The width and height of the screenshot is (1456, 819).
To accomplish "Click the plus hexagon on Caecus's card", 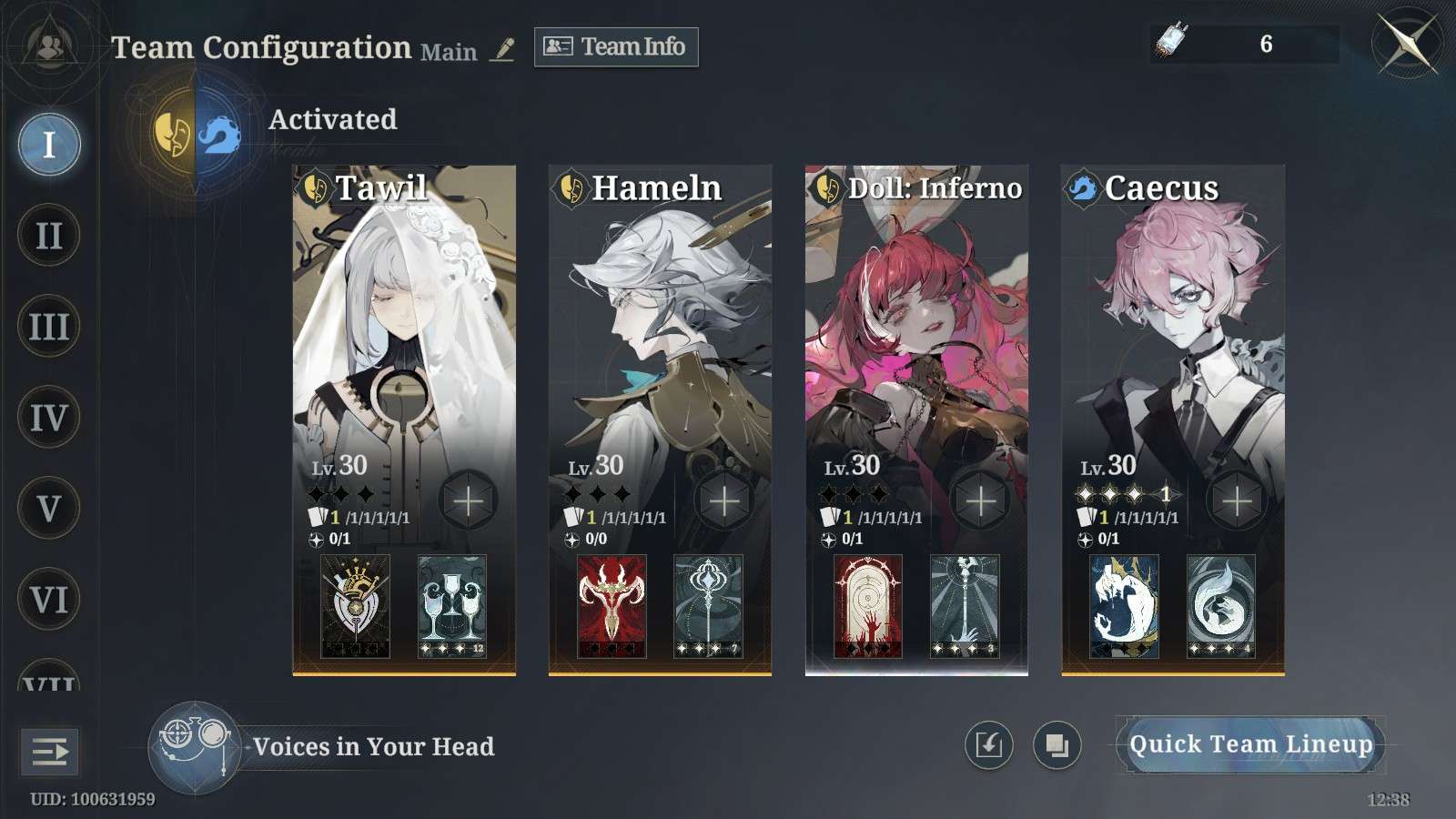I will click(x=1236, y=500).
